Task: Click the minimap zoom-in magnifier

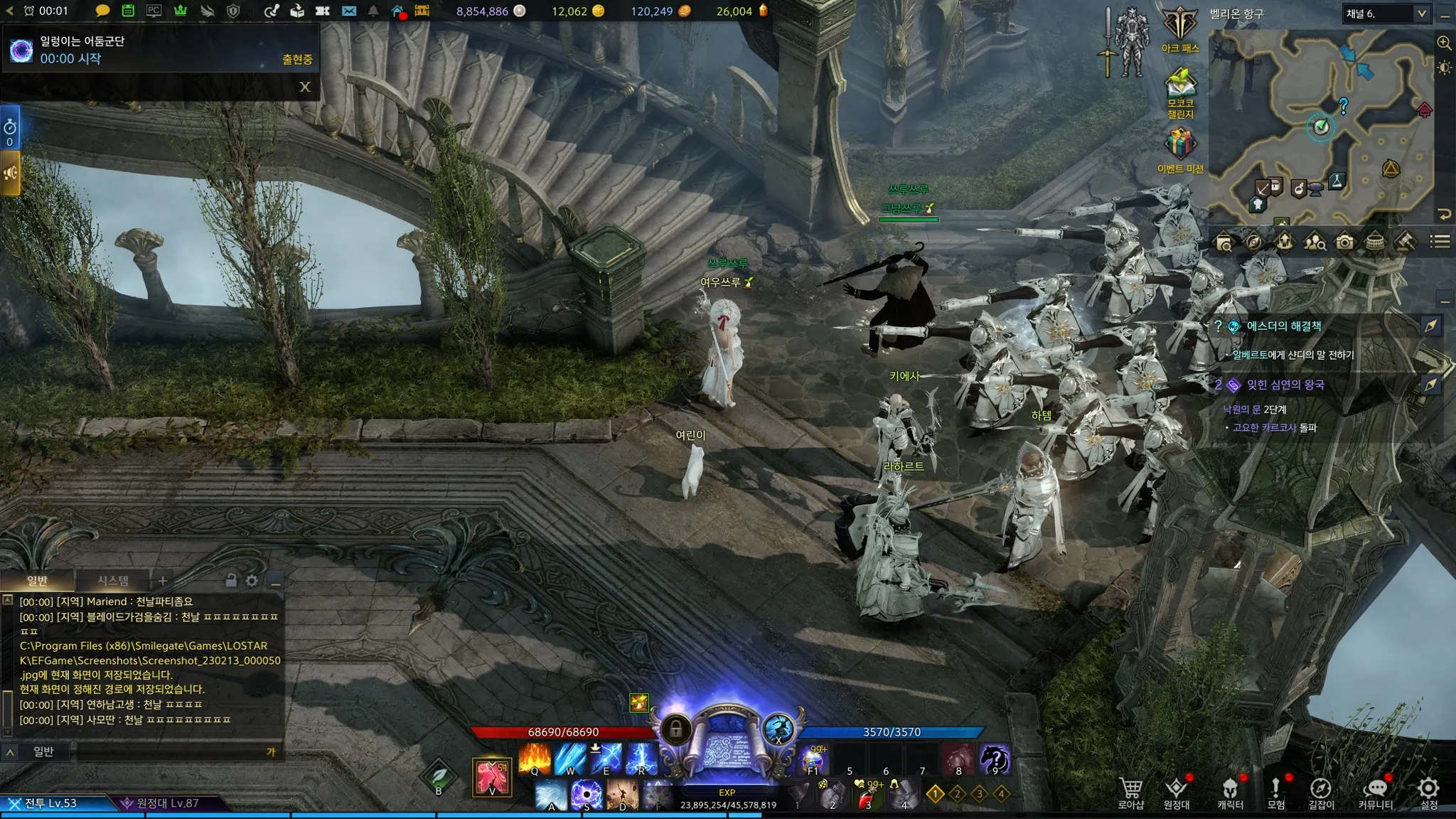Action: [1444, 43]
